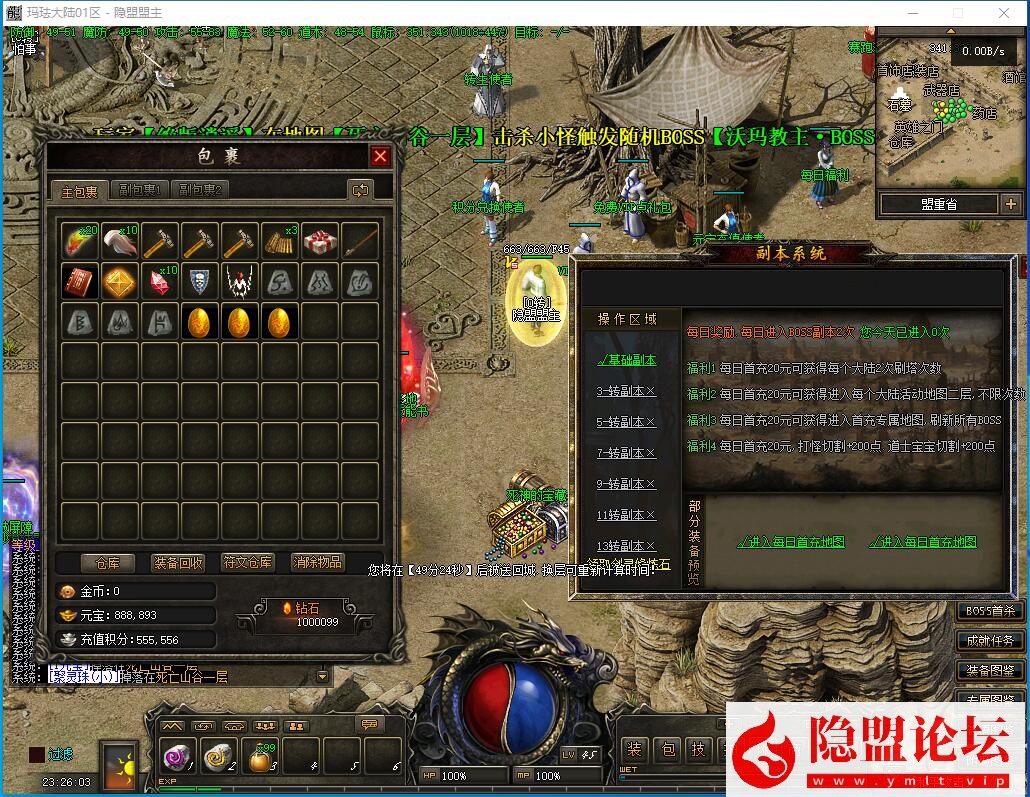The height and width of the screenshot is (797, 1030).
Task: Choose the 5-转副本 dungeon entry
Action: coord(626,422)
